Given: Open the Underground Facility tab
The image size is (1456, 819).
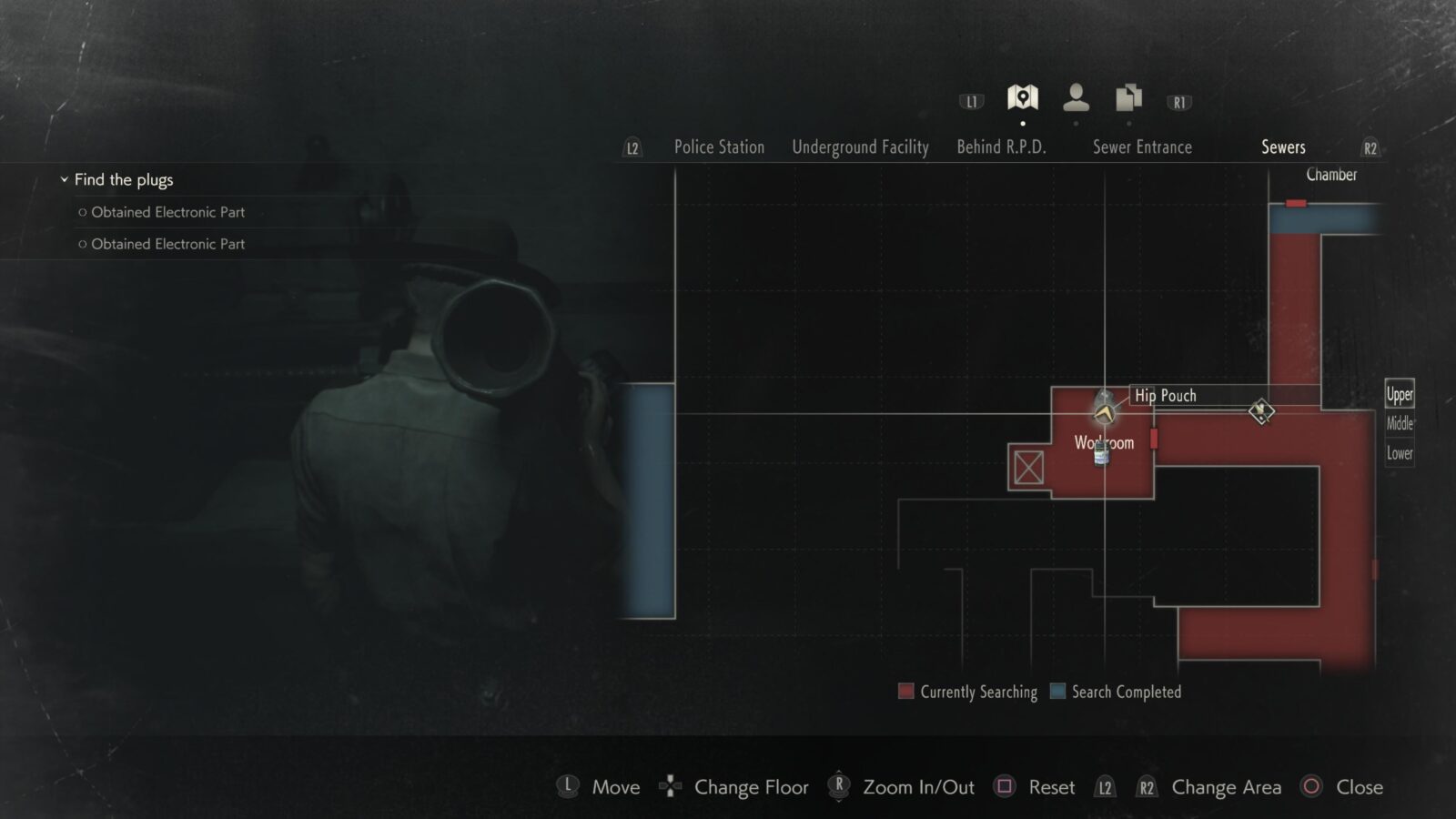Looking at the screenshot, I should [x=859, y=147].
